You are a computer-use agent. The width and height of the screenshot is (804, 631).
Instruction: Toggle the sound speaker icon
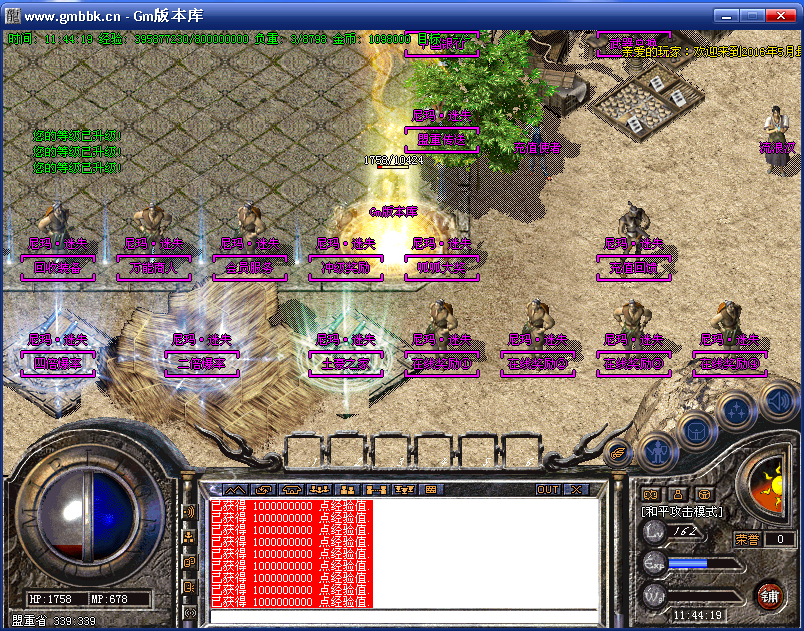[x=777, y=402]
